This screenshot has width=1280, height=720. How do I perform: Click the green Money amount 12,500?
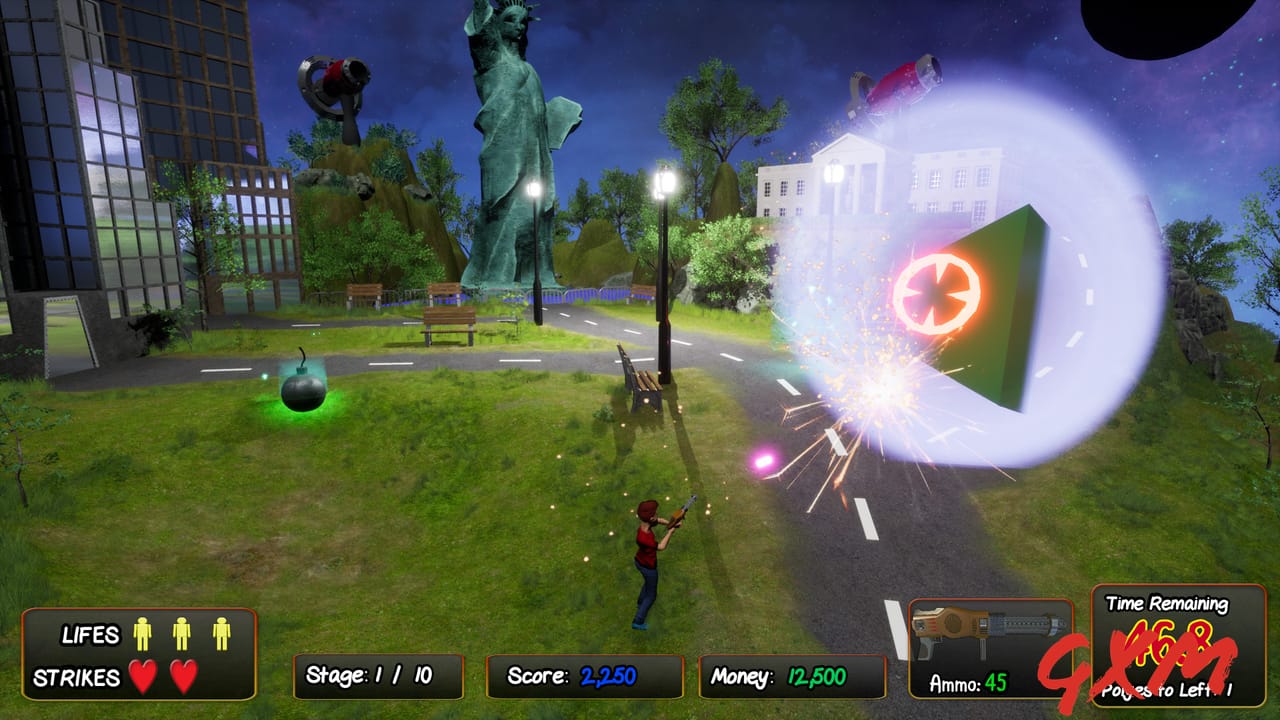(x=816, y=673)
